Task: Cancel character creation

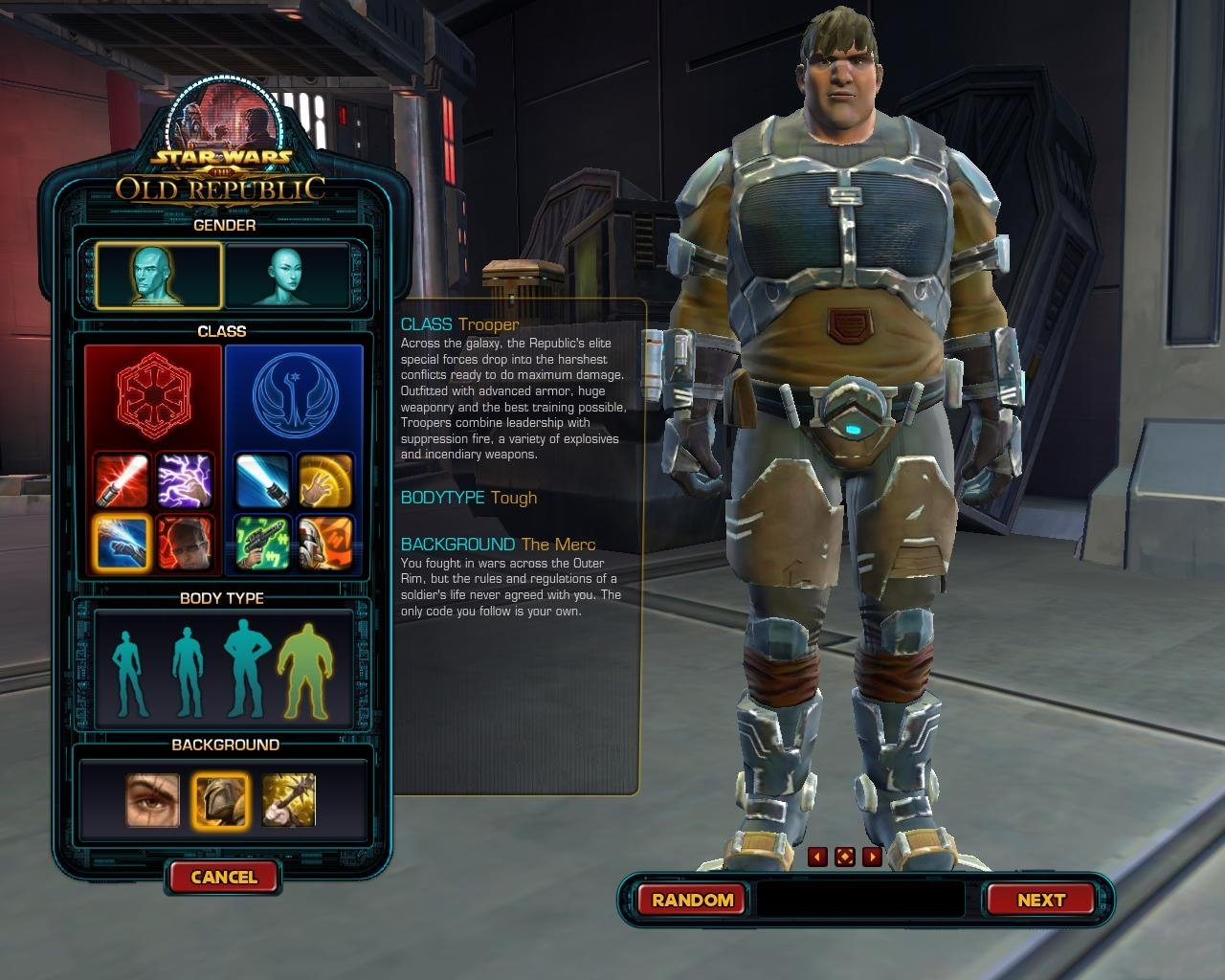Action: point(223,877)
